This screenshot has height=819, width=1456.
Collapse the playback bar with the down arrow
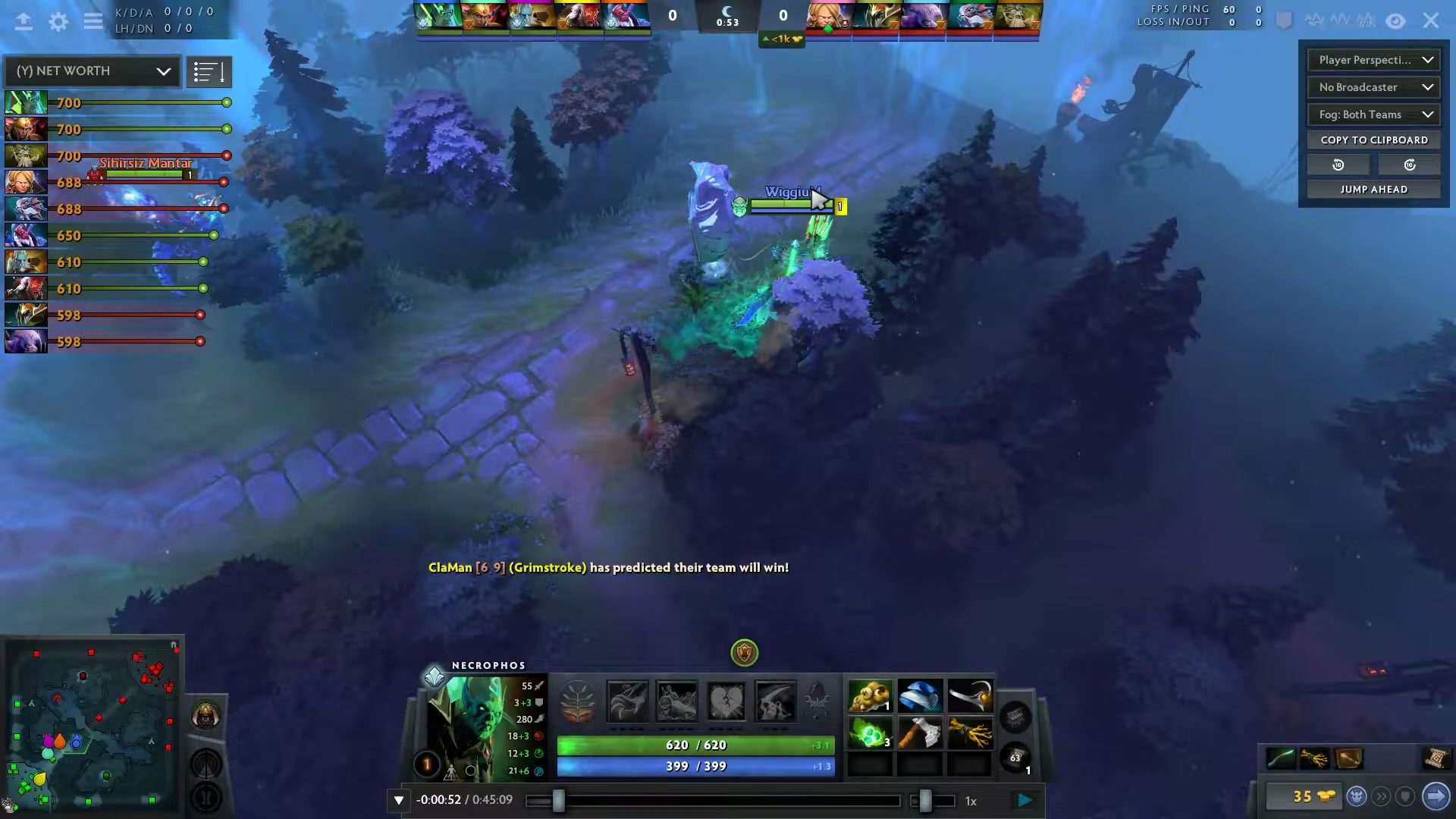397,799
